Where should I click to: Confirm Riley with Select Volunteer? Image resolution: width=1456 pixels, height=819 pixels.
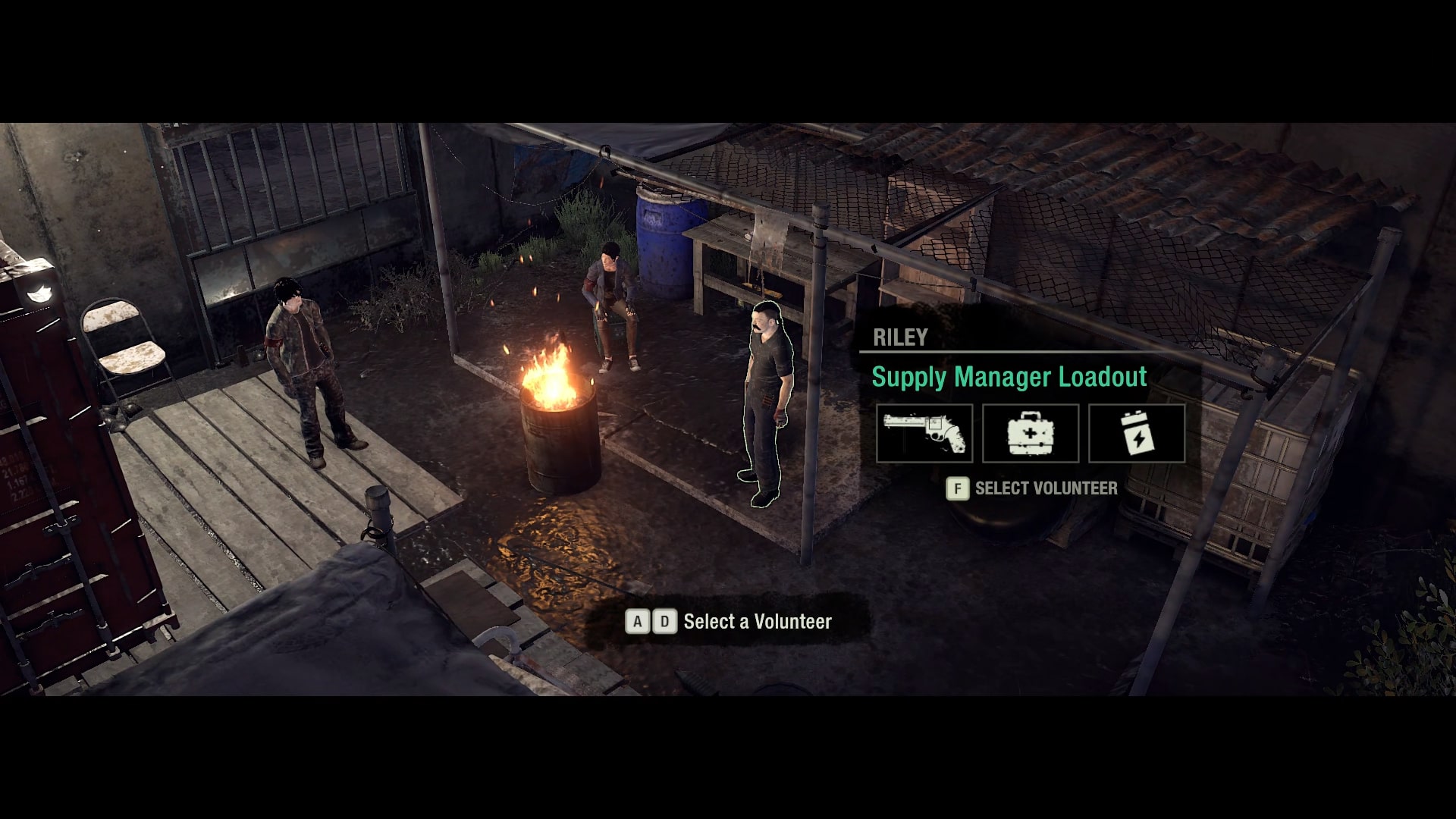tap(1032, 488)
